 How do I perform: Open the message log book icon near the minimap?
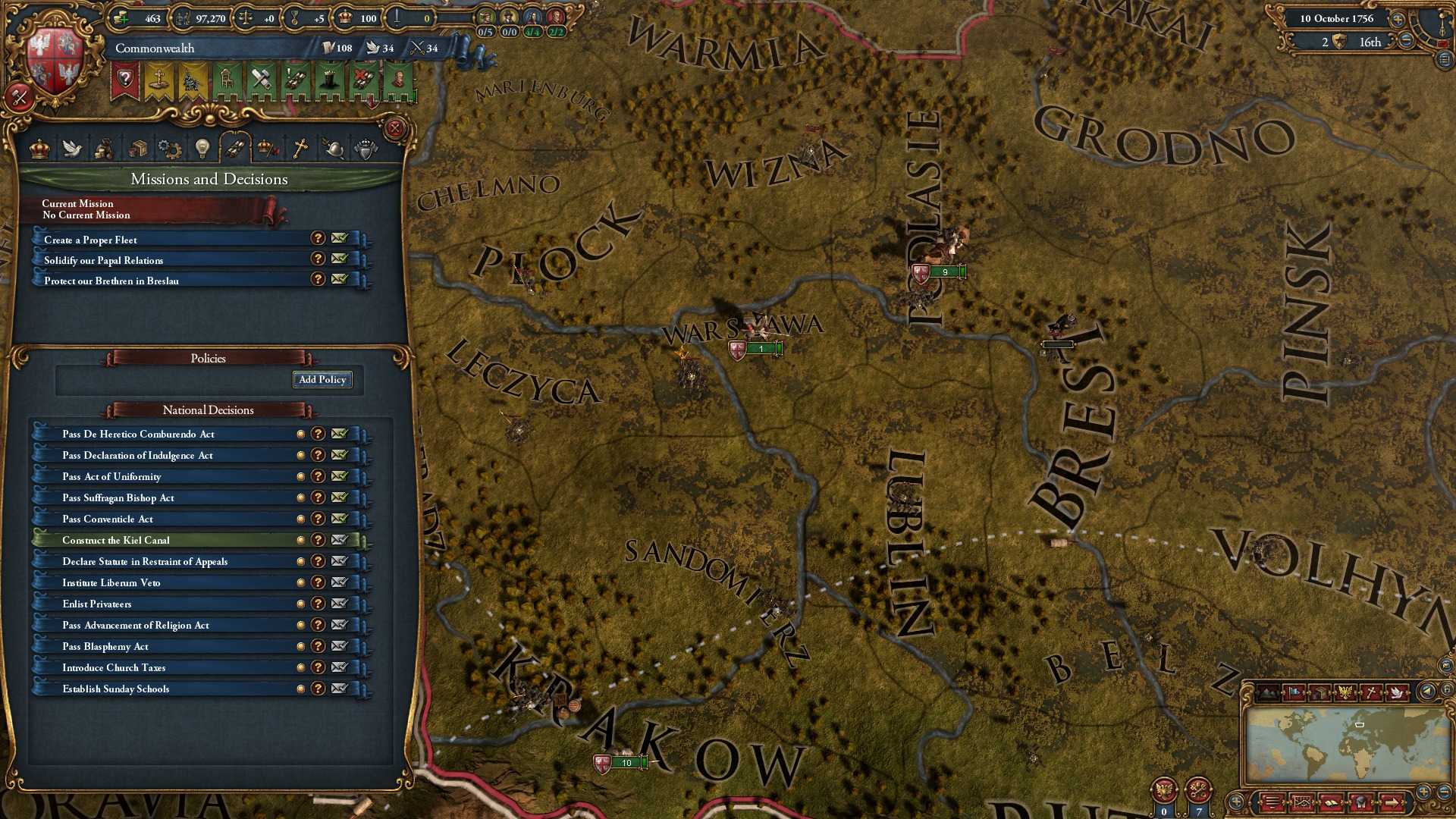click(x=1332, y=802)
